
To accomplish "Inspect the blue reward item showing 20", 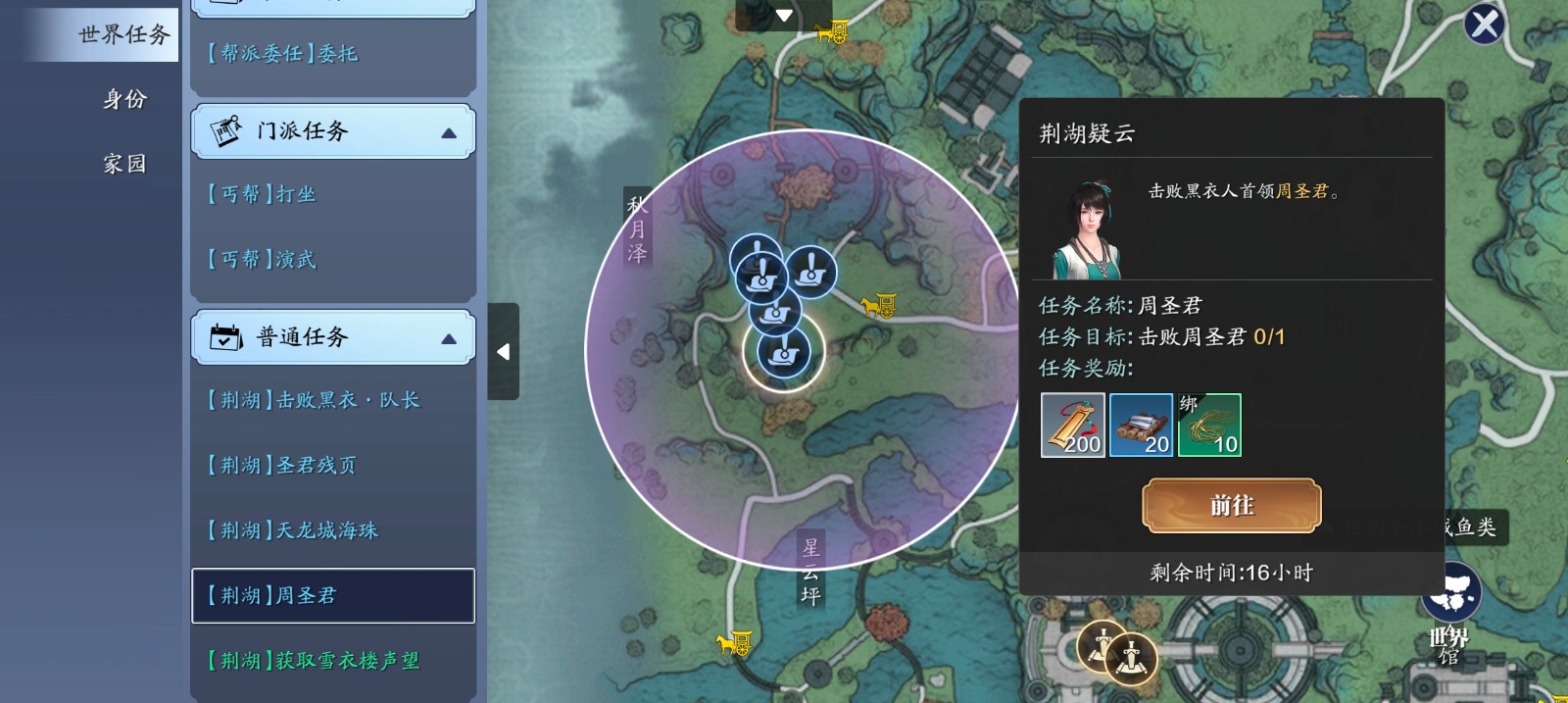I will point(1142,426).
